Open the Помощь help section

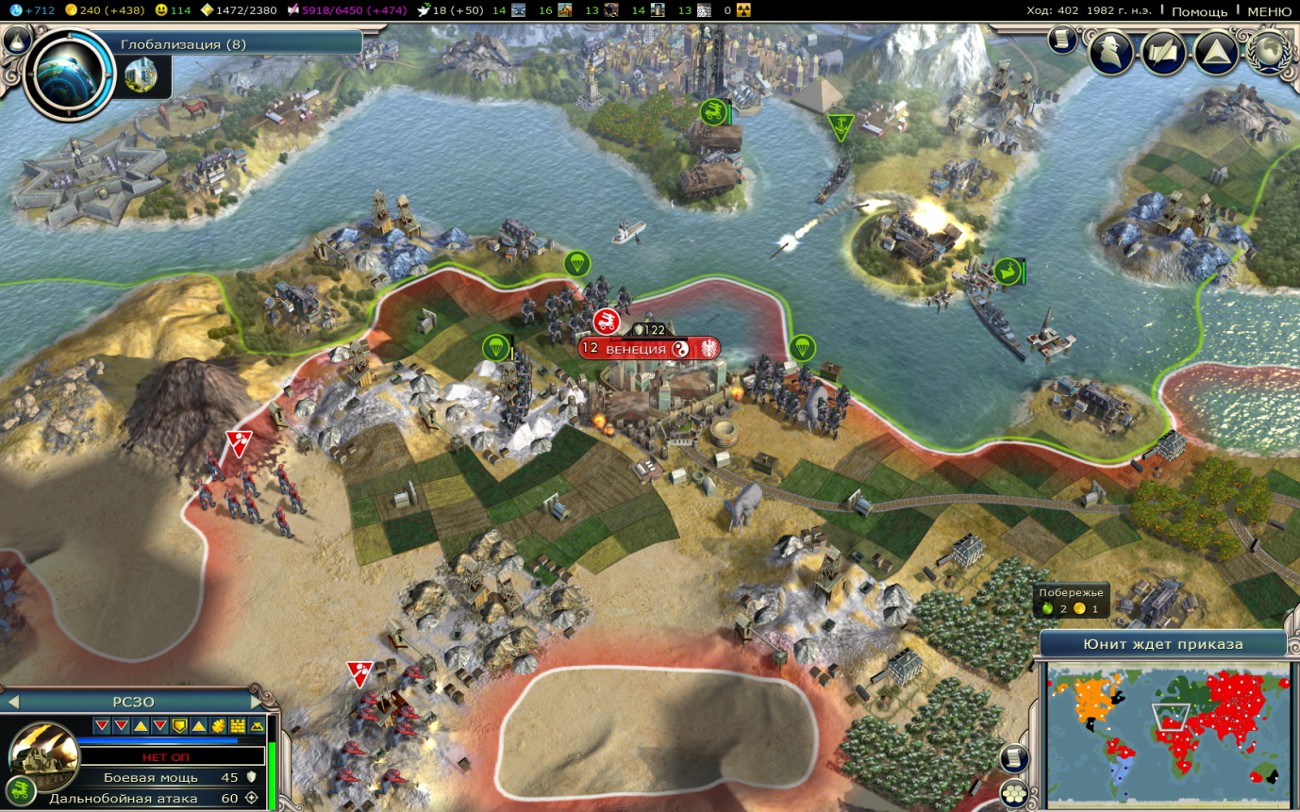click(1199, 11)
